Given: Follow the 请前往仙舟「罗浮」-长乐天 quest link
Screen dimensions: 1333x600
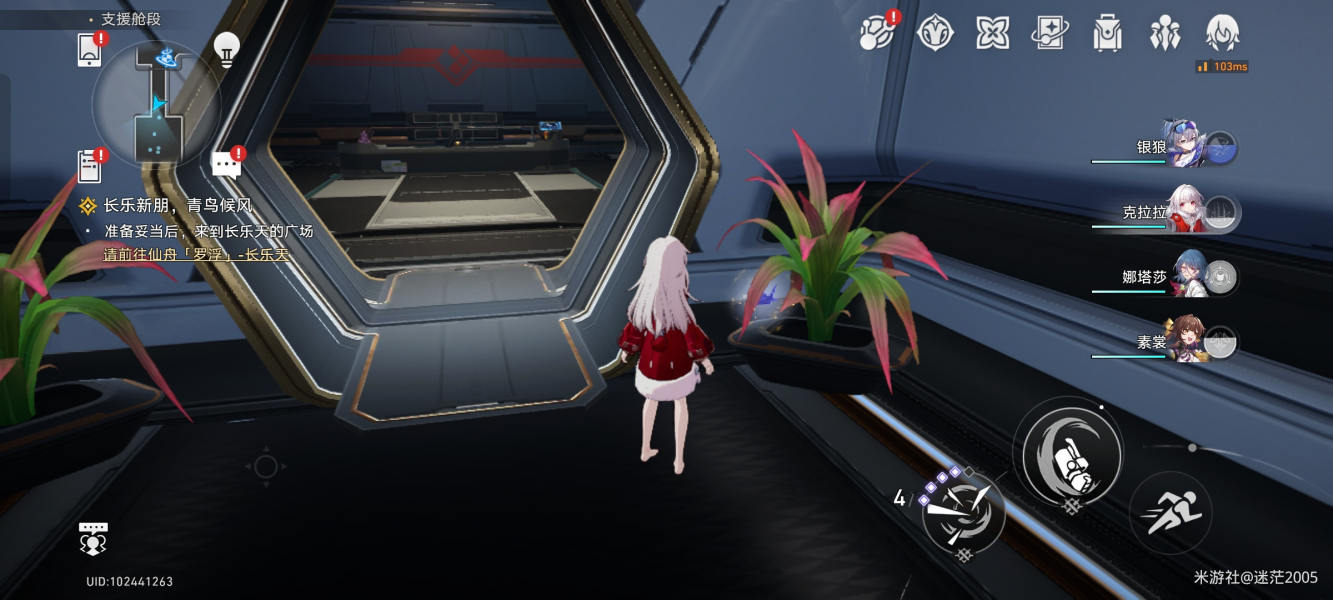Looking at the screenshot, I should (196, 254).
